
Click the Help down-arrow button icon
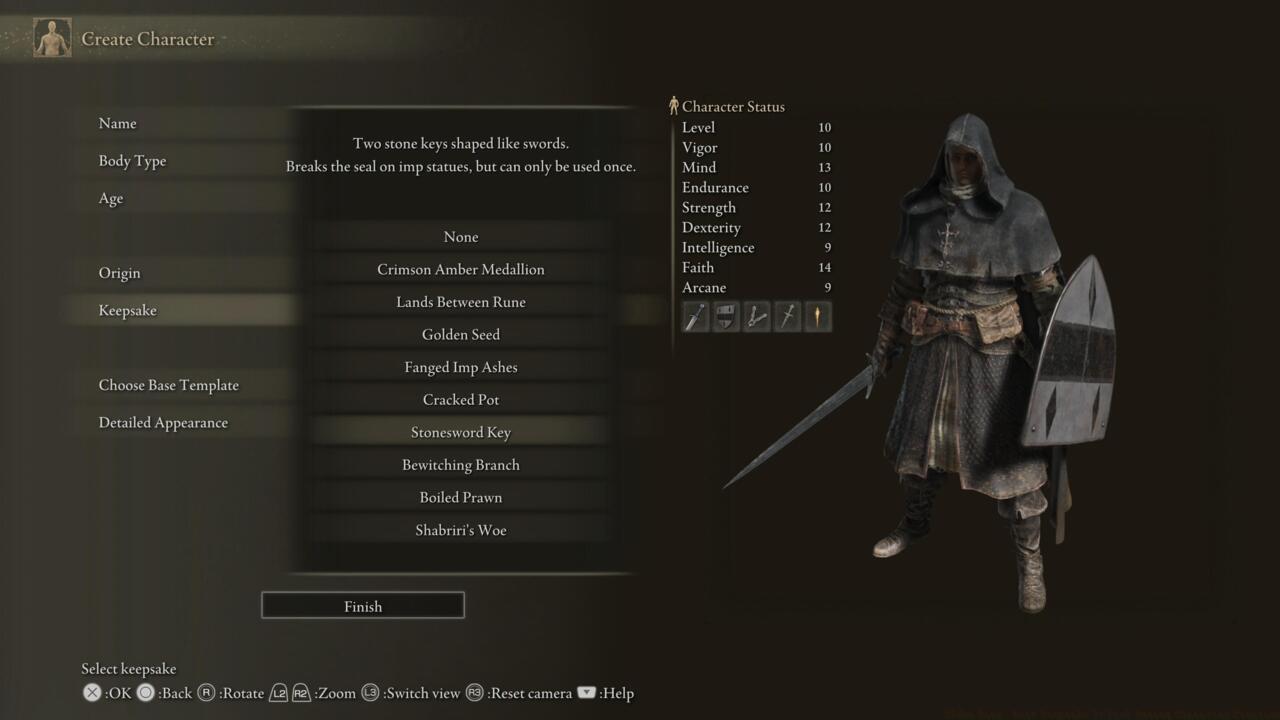click(x=586, y=692)
